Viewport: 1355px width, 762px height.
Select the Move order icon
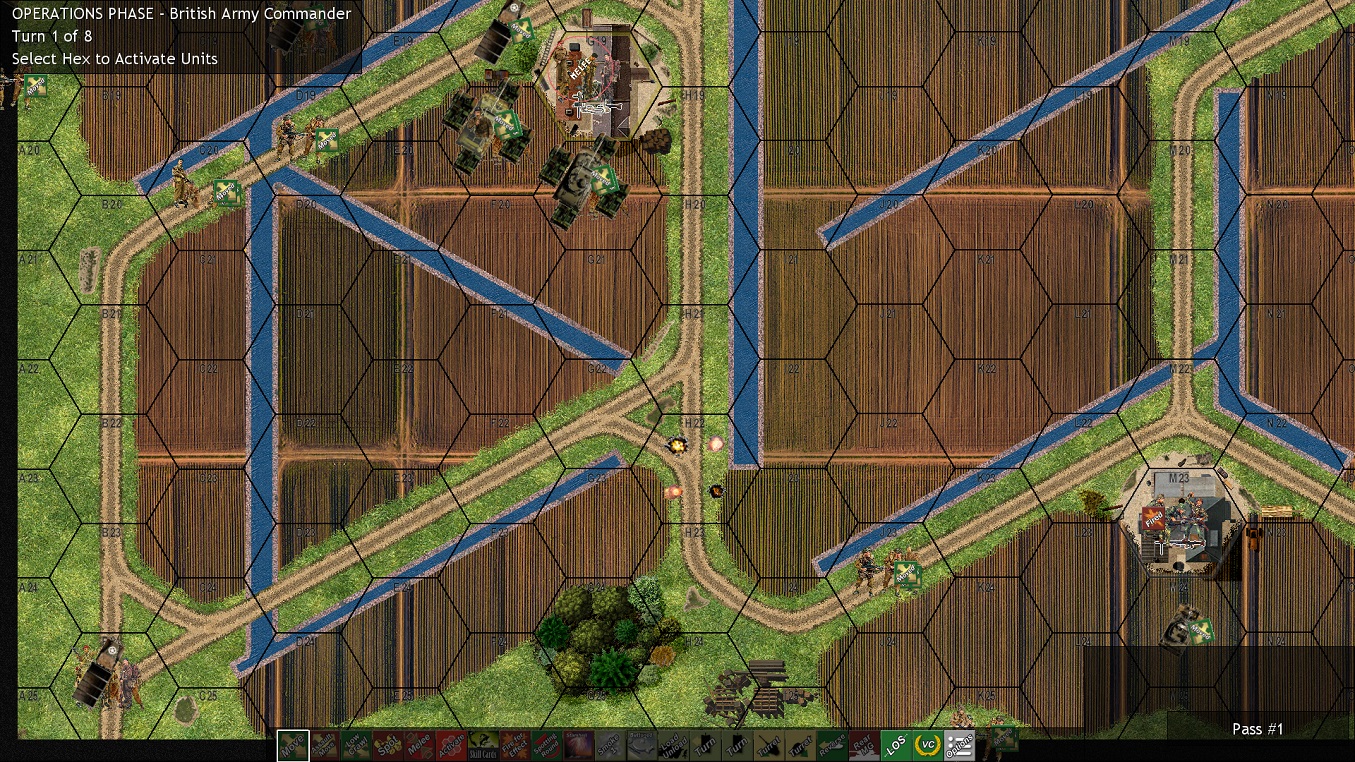[x=293, y=745]
